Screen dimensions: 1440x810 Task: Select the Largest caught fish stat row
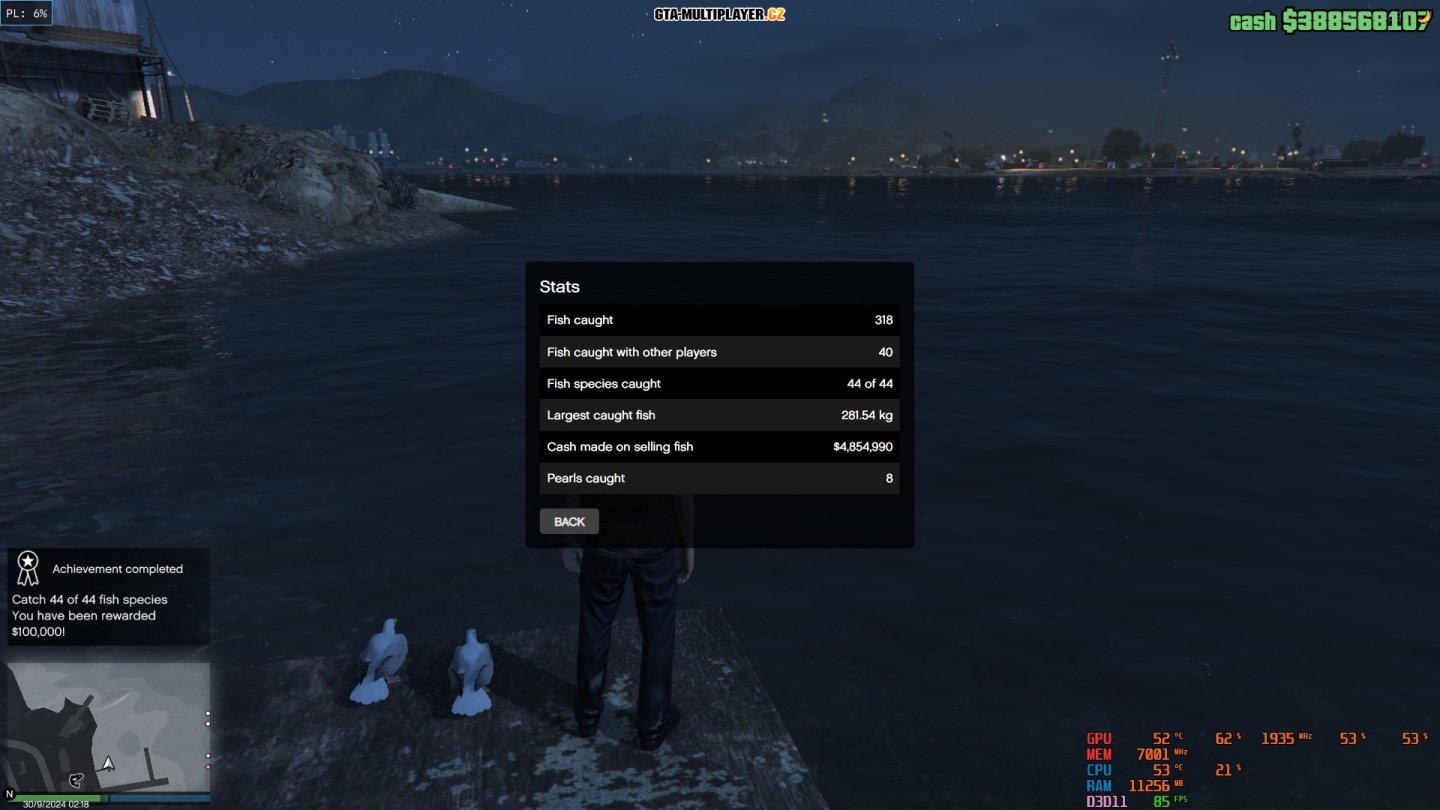[719, 415]
